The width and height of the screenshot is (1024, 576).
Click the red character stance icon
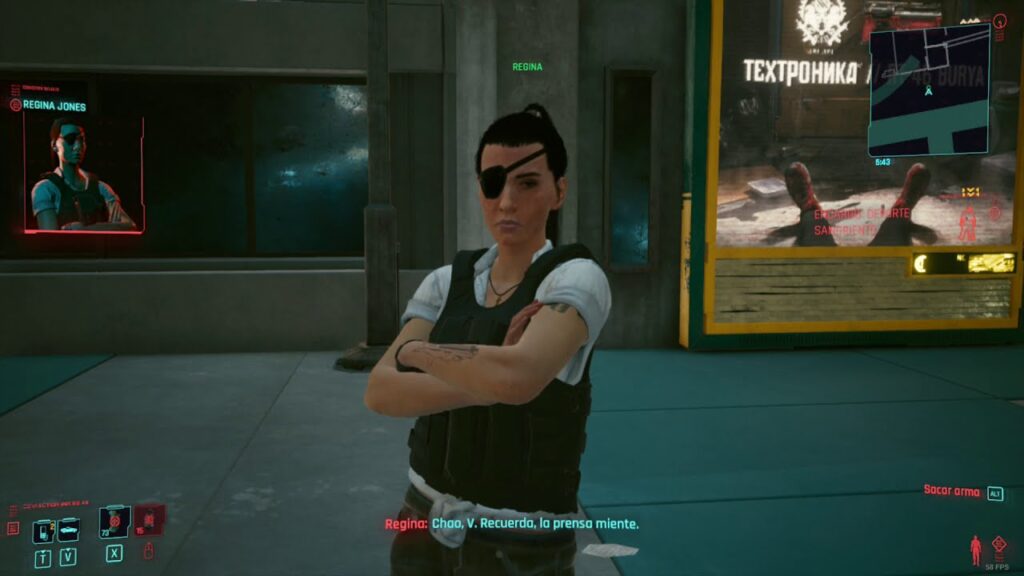(976, 549)
